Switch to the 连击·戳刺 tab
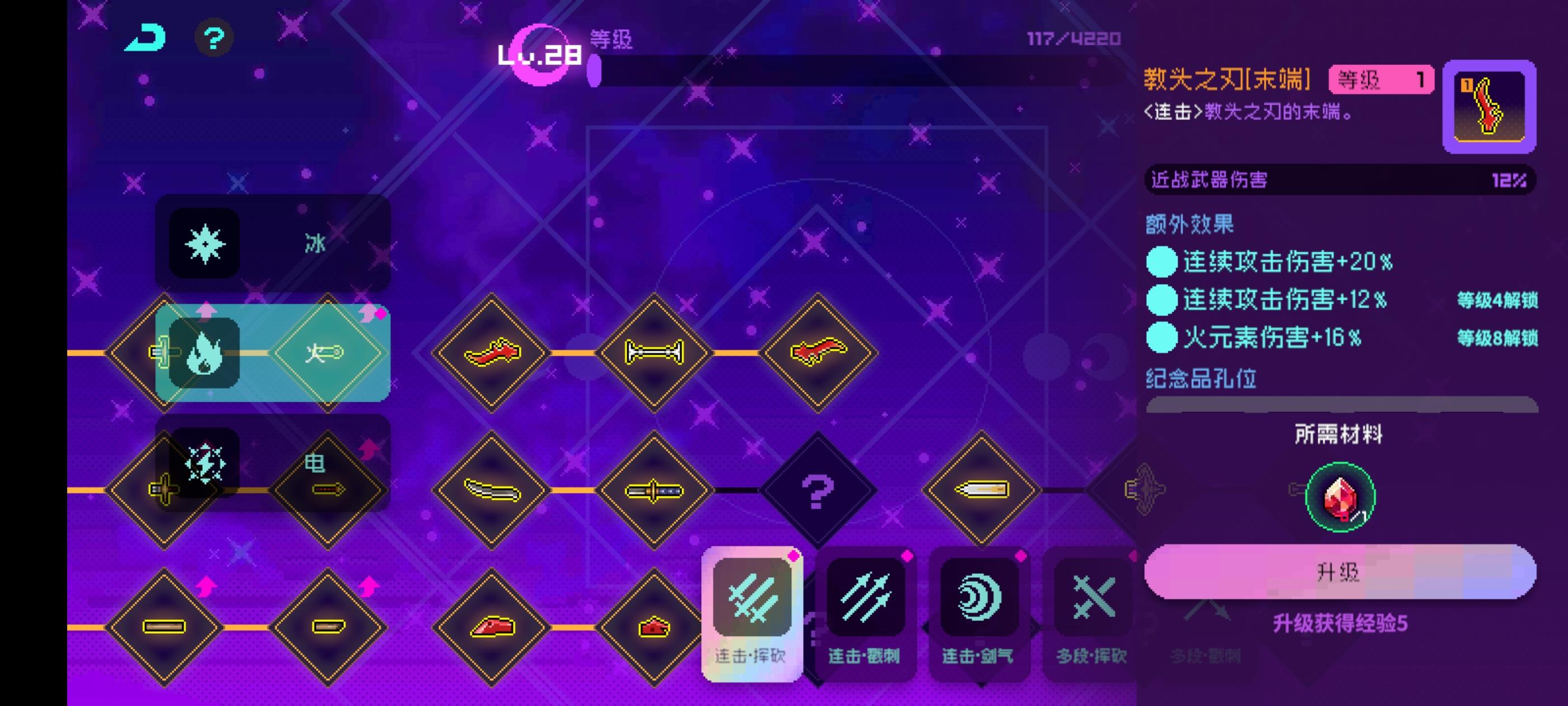 pos(867,600)
